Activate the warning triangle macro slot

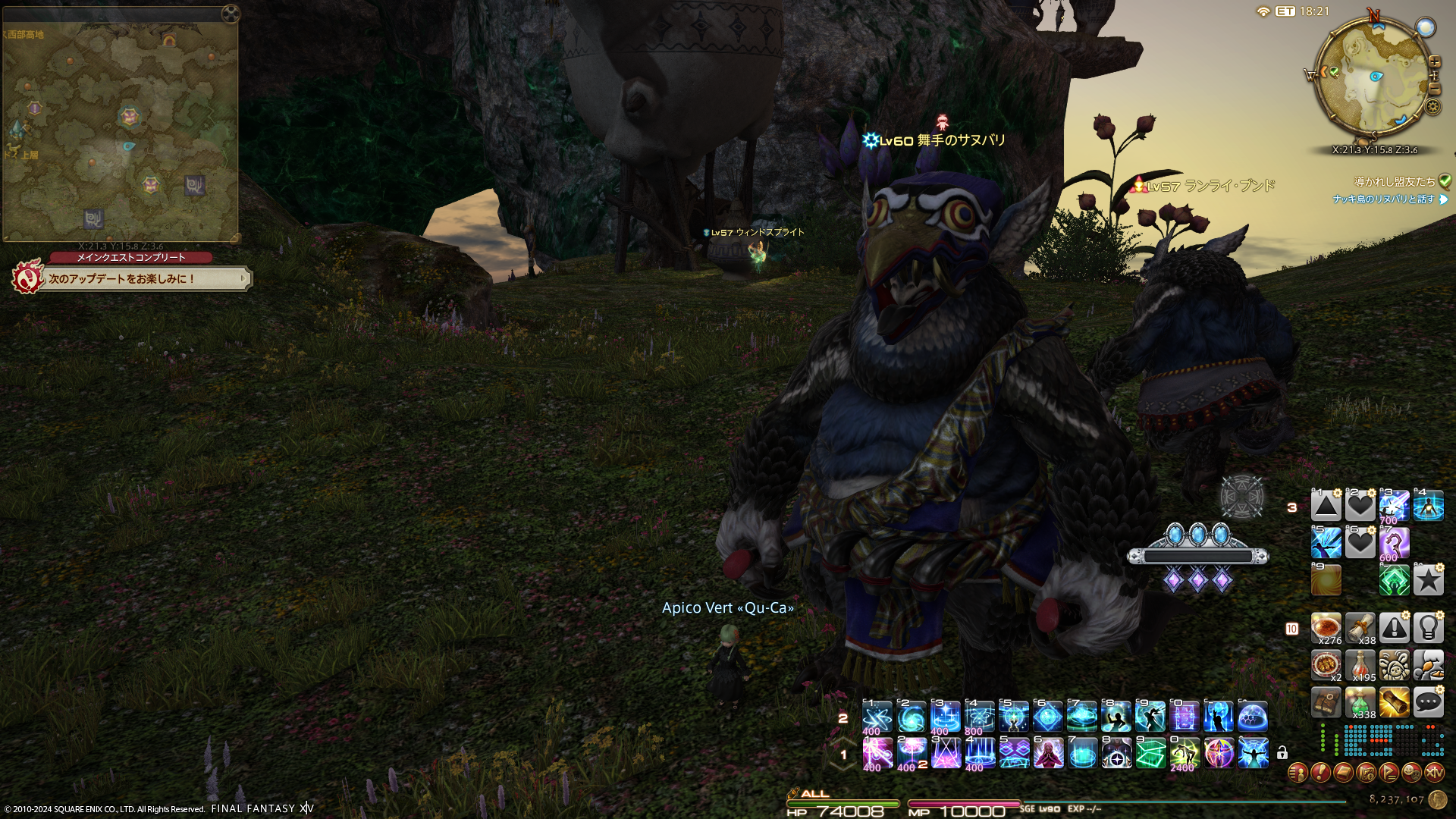click(1394, 628)
